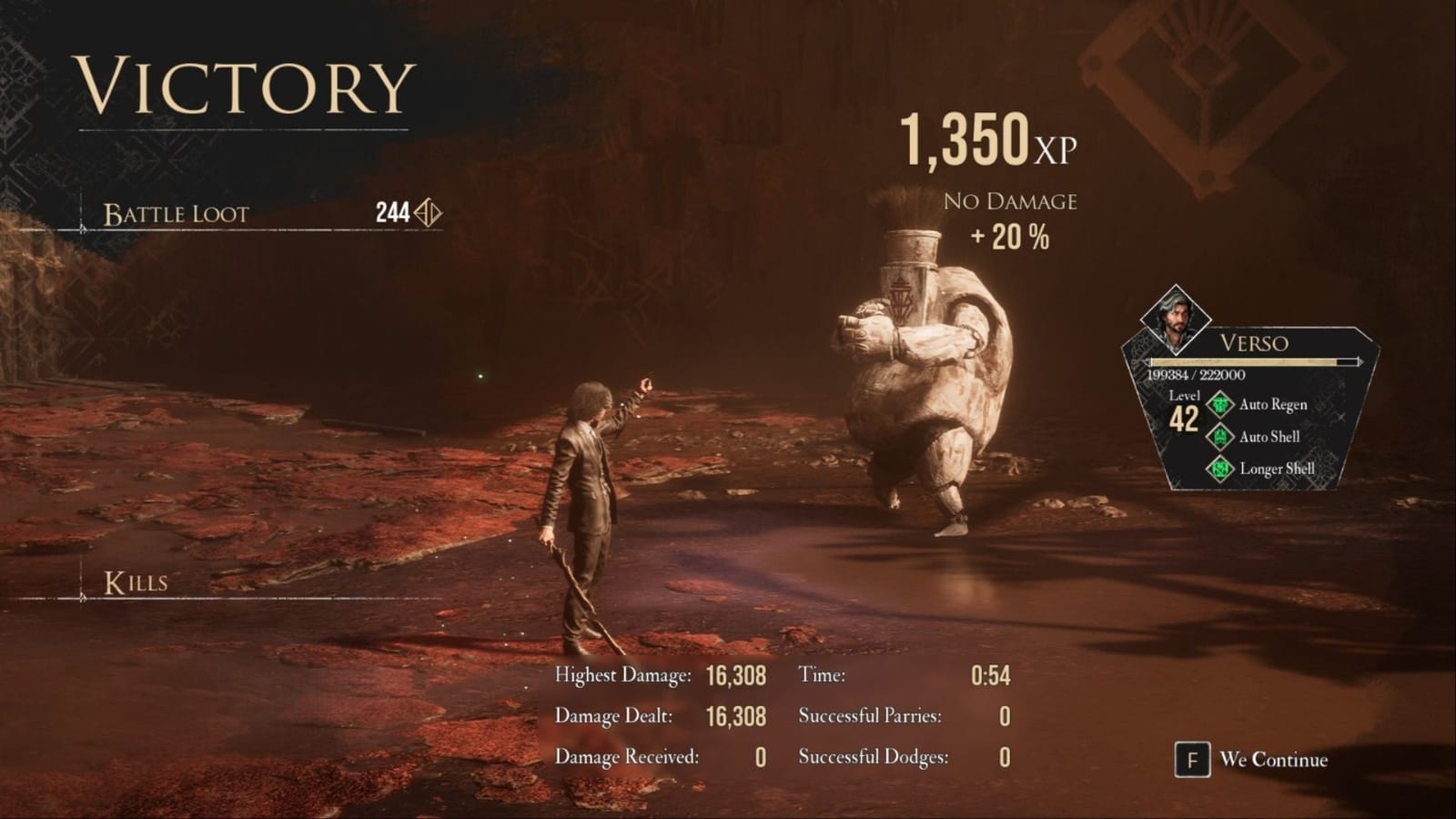This screenshot has width=1456, height=819.
Task: Click the F key prompt near We Continue
Action: [x=1195, y=759]
